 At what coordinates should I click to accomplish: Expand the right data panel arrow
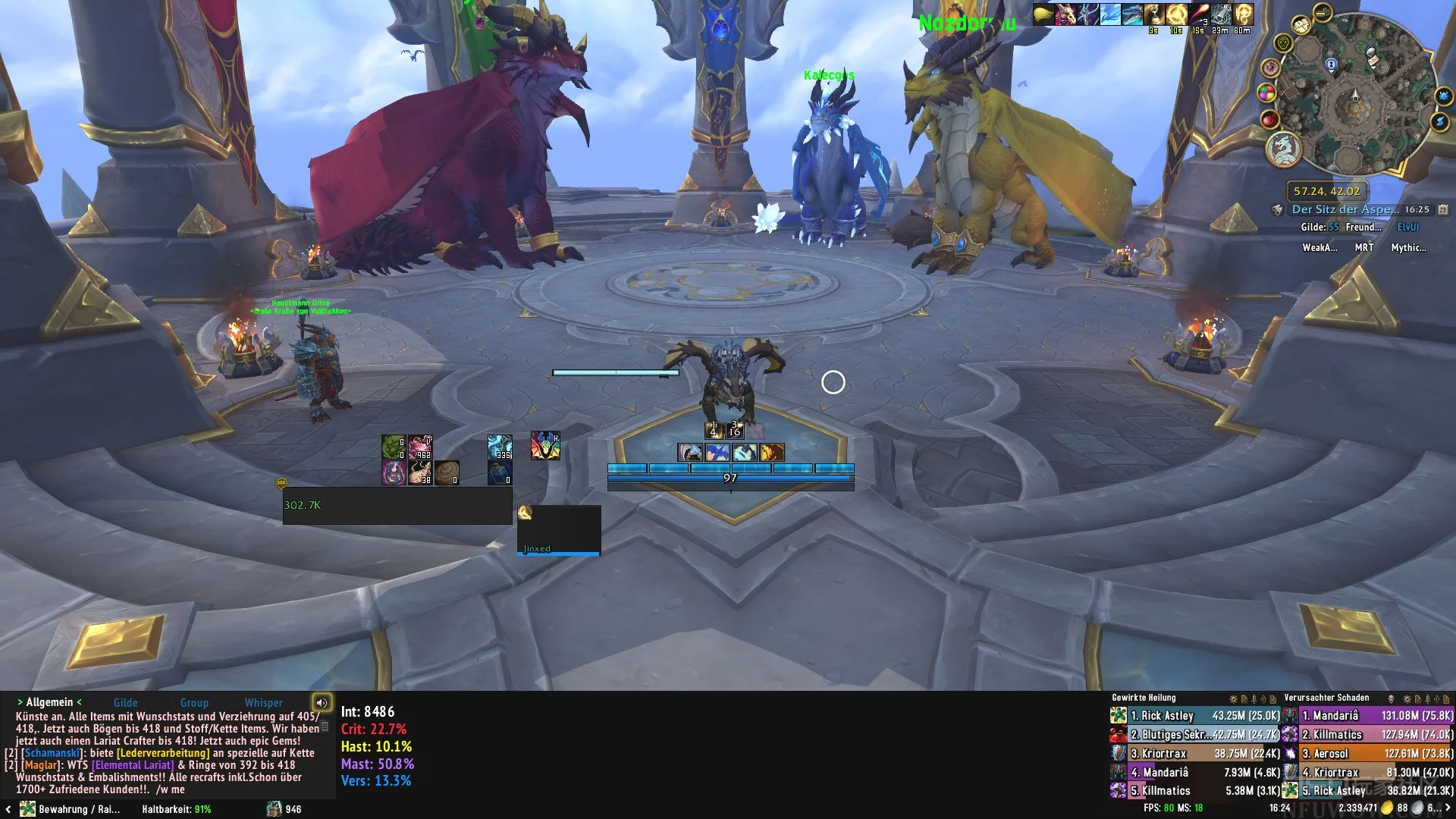[x=1448, y=808]
